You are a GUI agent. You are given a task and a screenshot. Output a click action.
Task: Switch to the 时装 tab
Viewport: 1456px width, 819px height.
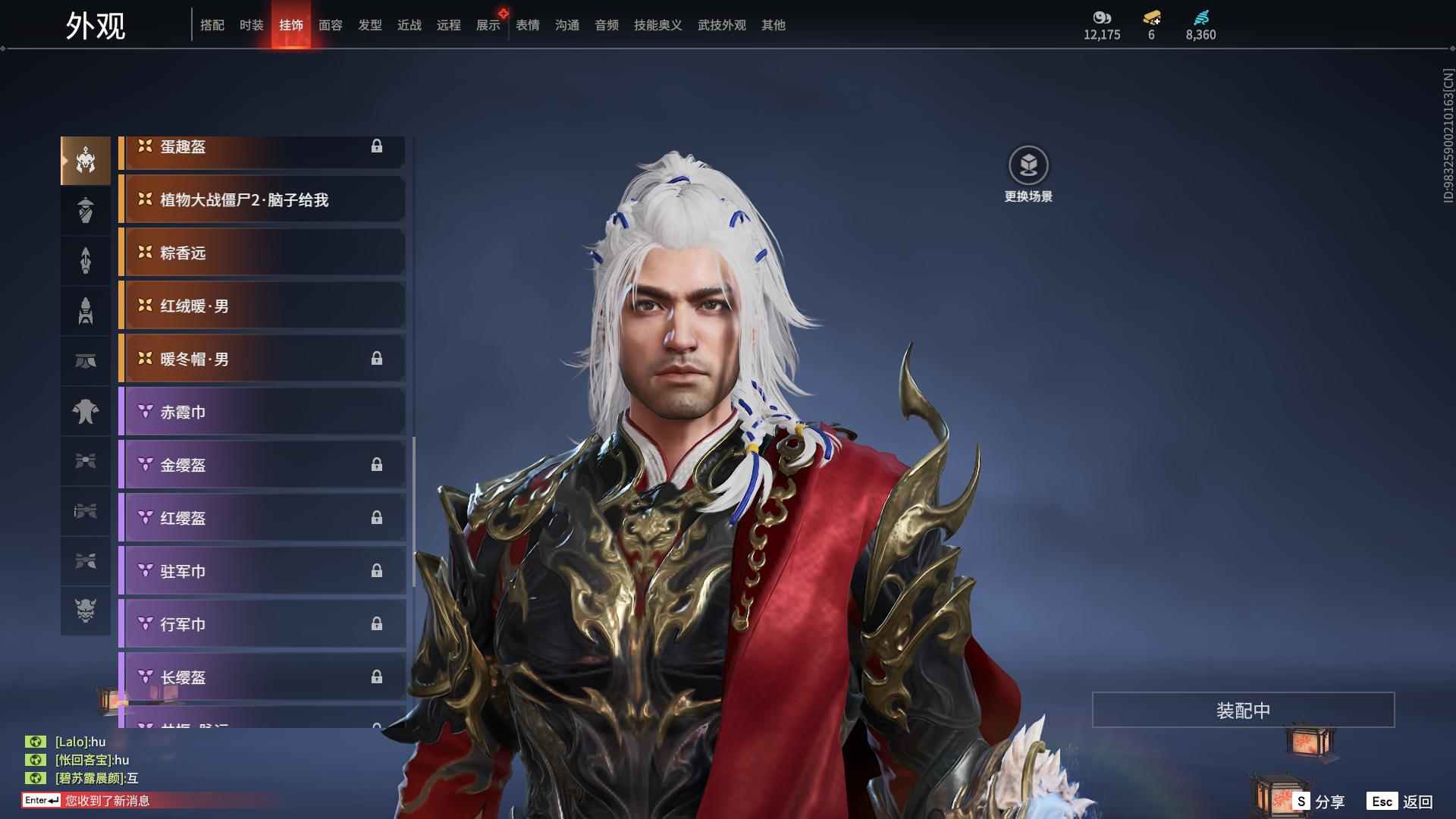251,25
